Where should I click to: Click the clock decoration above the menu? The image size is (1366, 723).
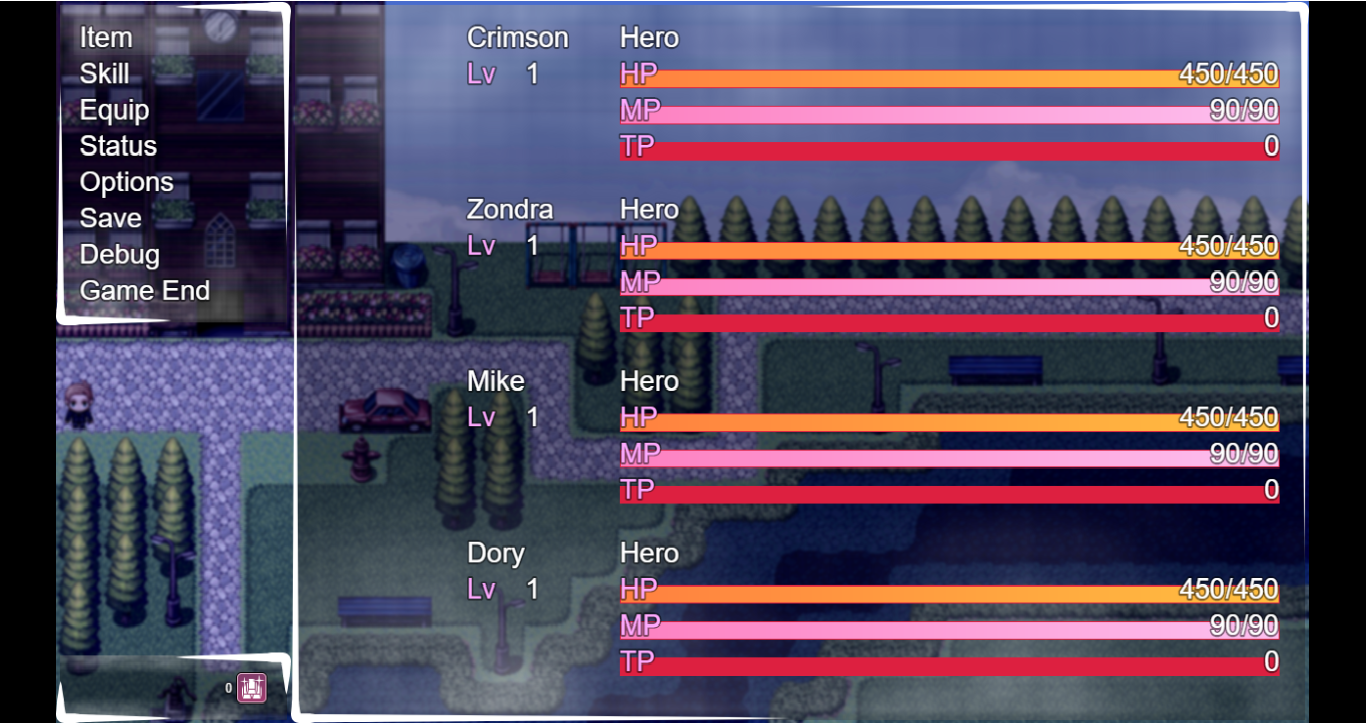click(222, 25)
